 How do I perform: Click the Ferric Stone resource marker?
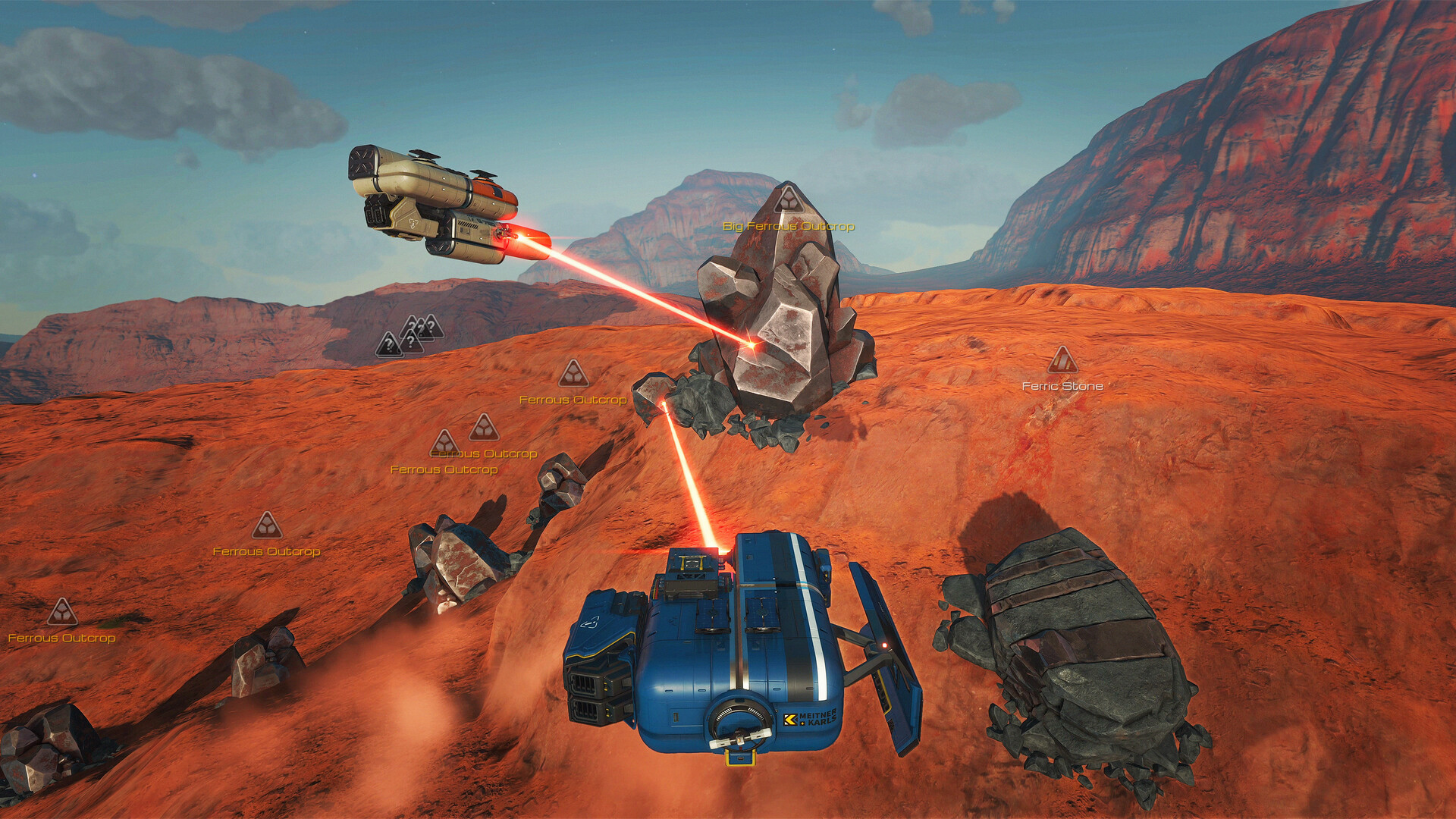coord(1062,361)
